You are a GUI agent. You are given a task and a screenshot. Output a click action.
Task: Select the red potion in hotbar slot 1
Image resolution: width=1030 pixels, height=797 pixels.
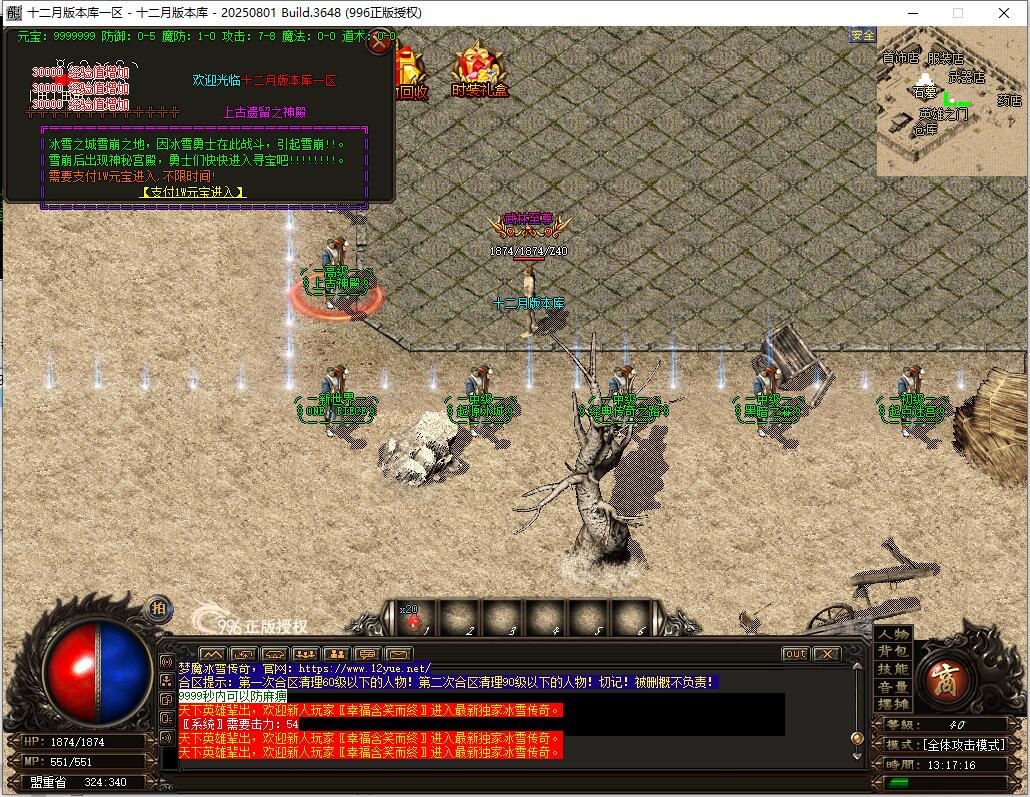click(x=413, y=622)
